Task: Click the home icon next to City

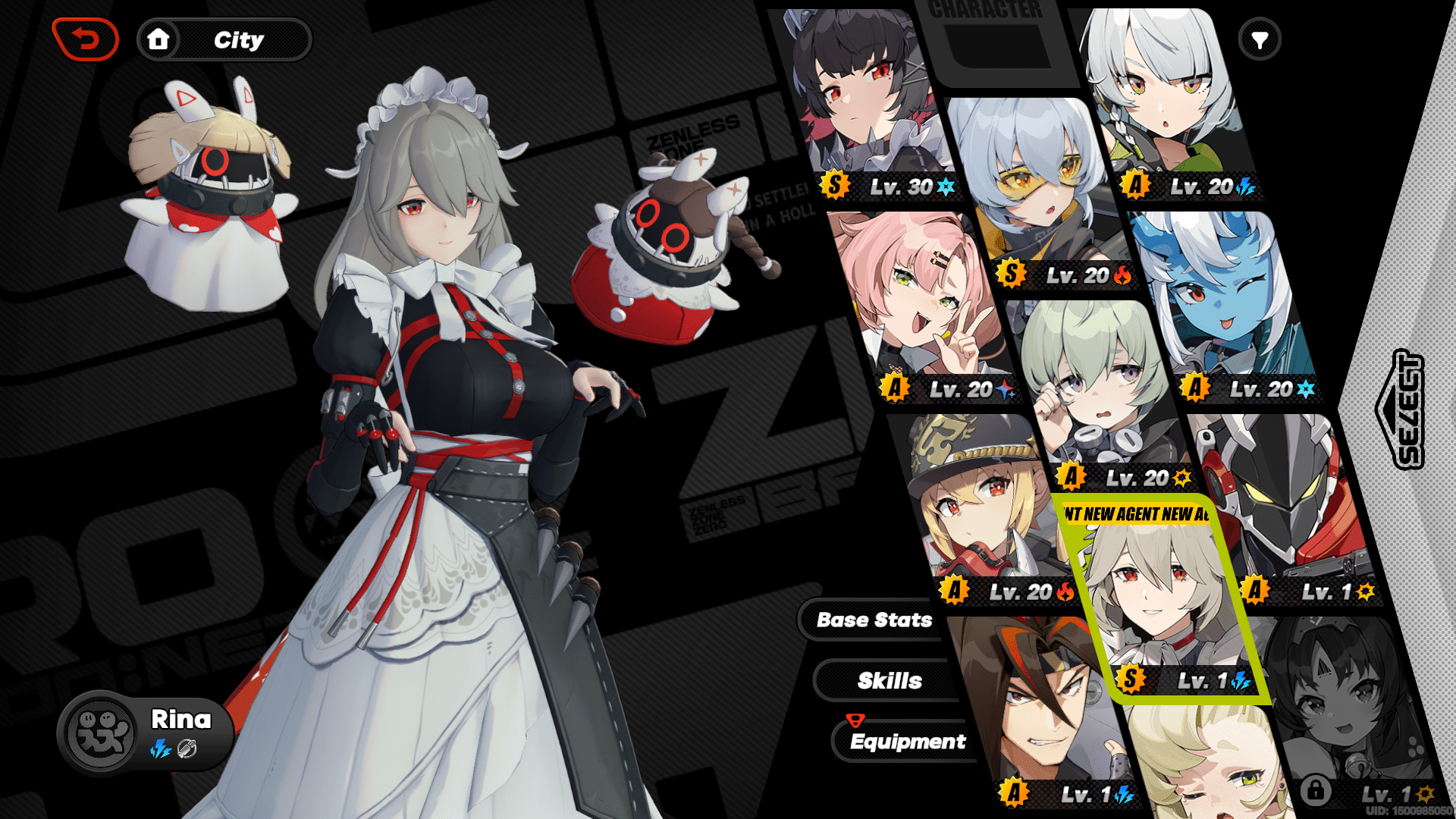Action: [158, 40]
